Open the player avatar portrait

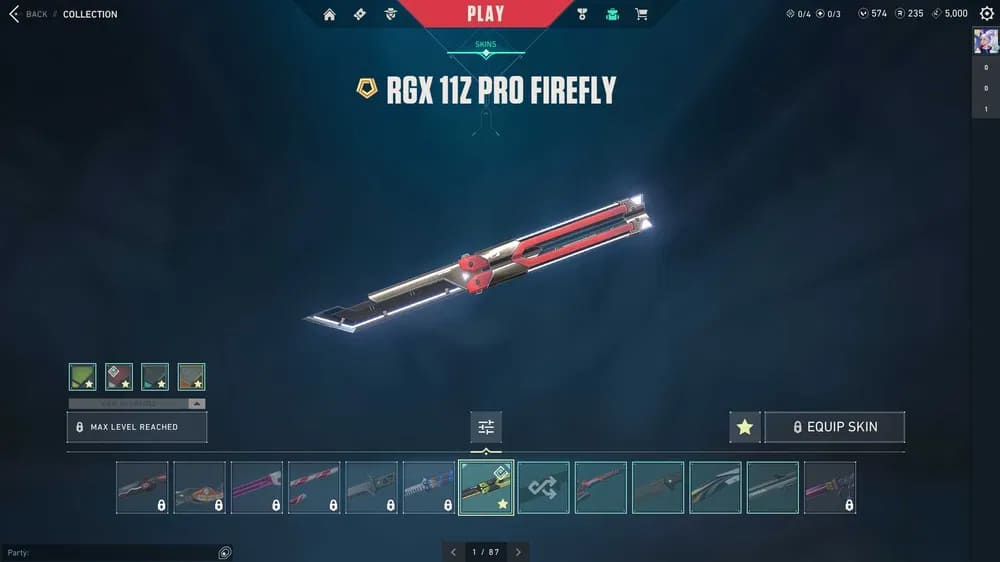coord(985,41)
